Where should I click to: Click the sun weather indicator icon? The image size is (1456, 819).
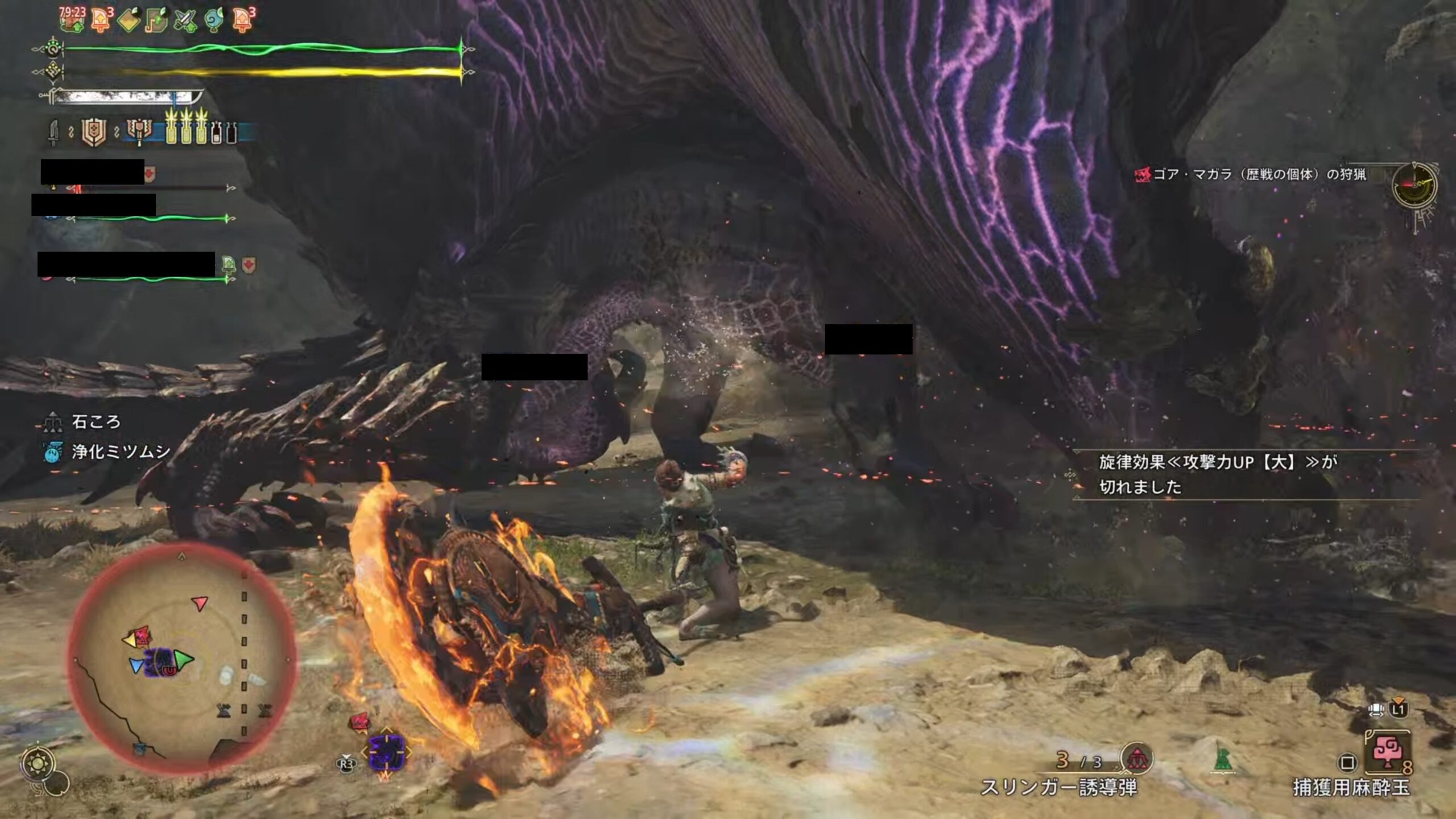point(39,763)
